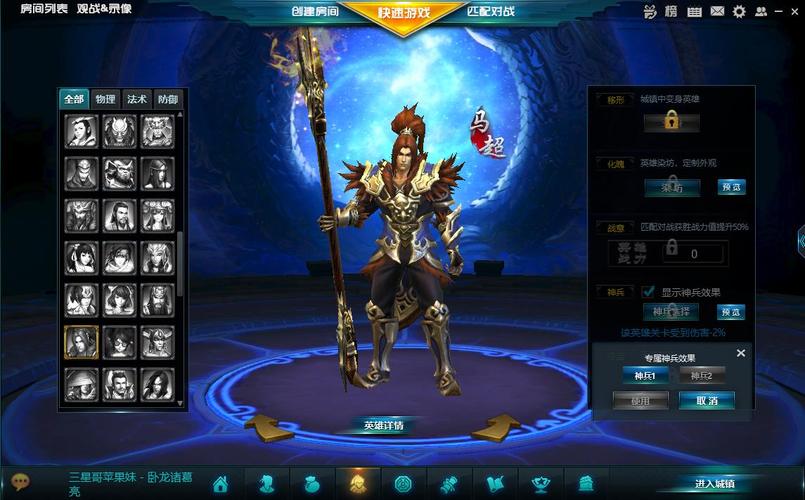This screenshot has height=500, width=805.
Task: Open the home icon in the bottom toolbar
Action: tap(220, 485)
